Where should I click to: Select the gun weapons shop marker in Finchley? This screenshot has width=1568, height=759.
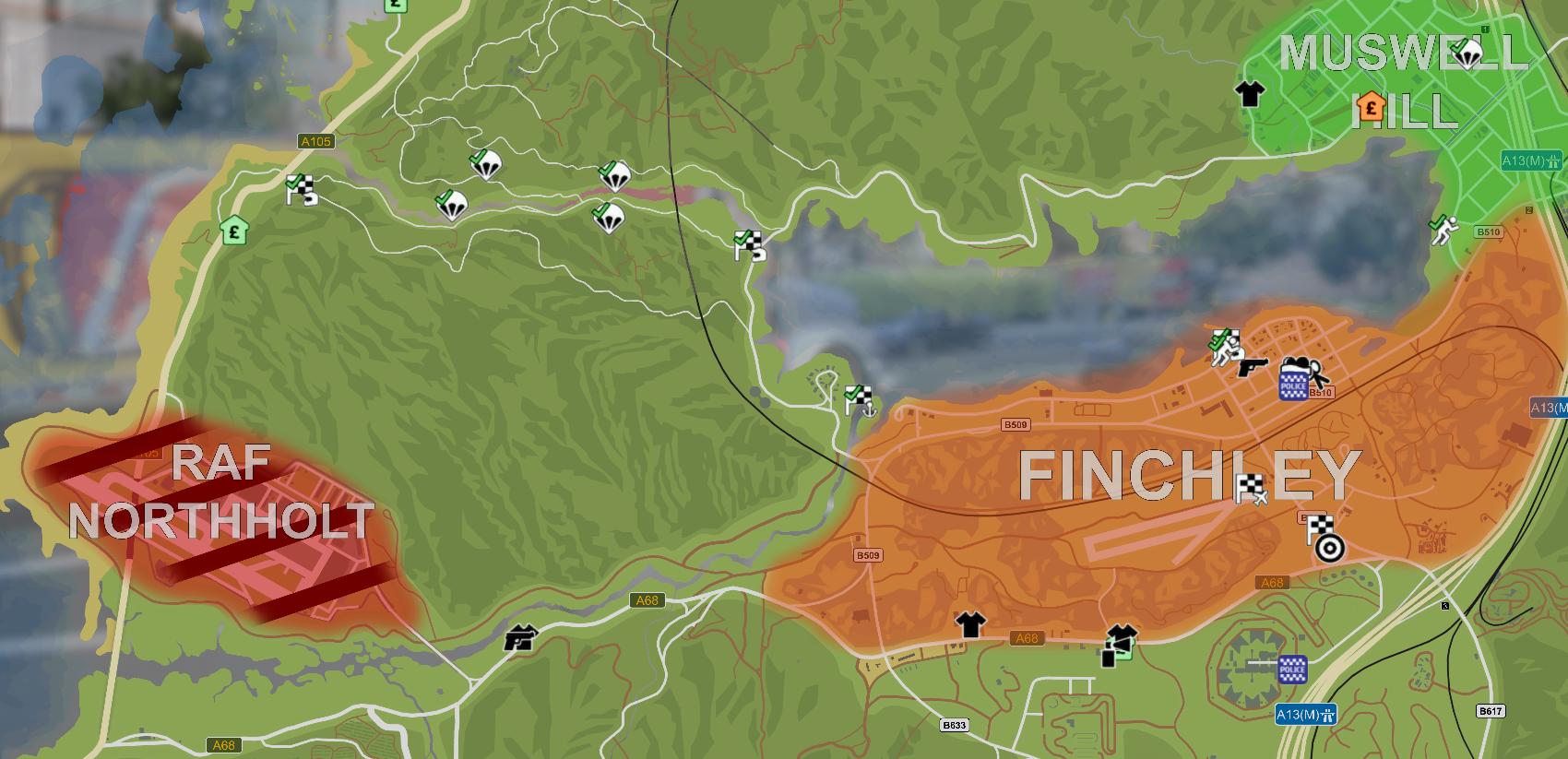click(1253, 369)
